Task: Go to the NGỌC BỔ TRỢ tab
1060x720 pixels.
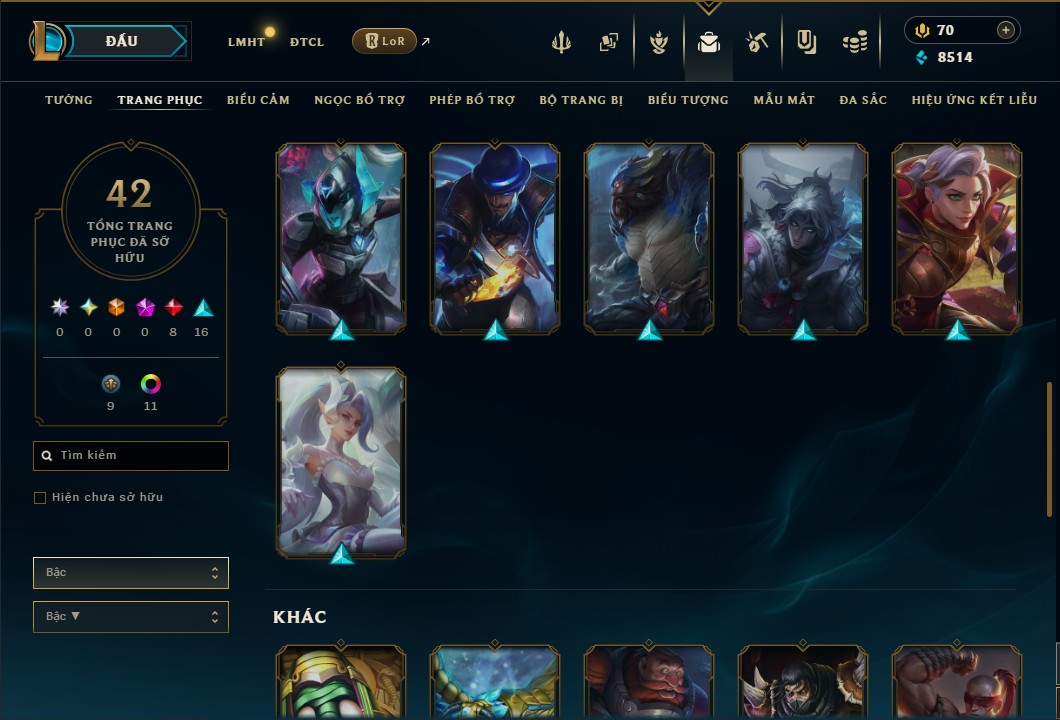Action: (359, 100)
